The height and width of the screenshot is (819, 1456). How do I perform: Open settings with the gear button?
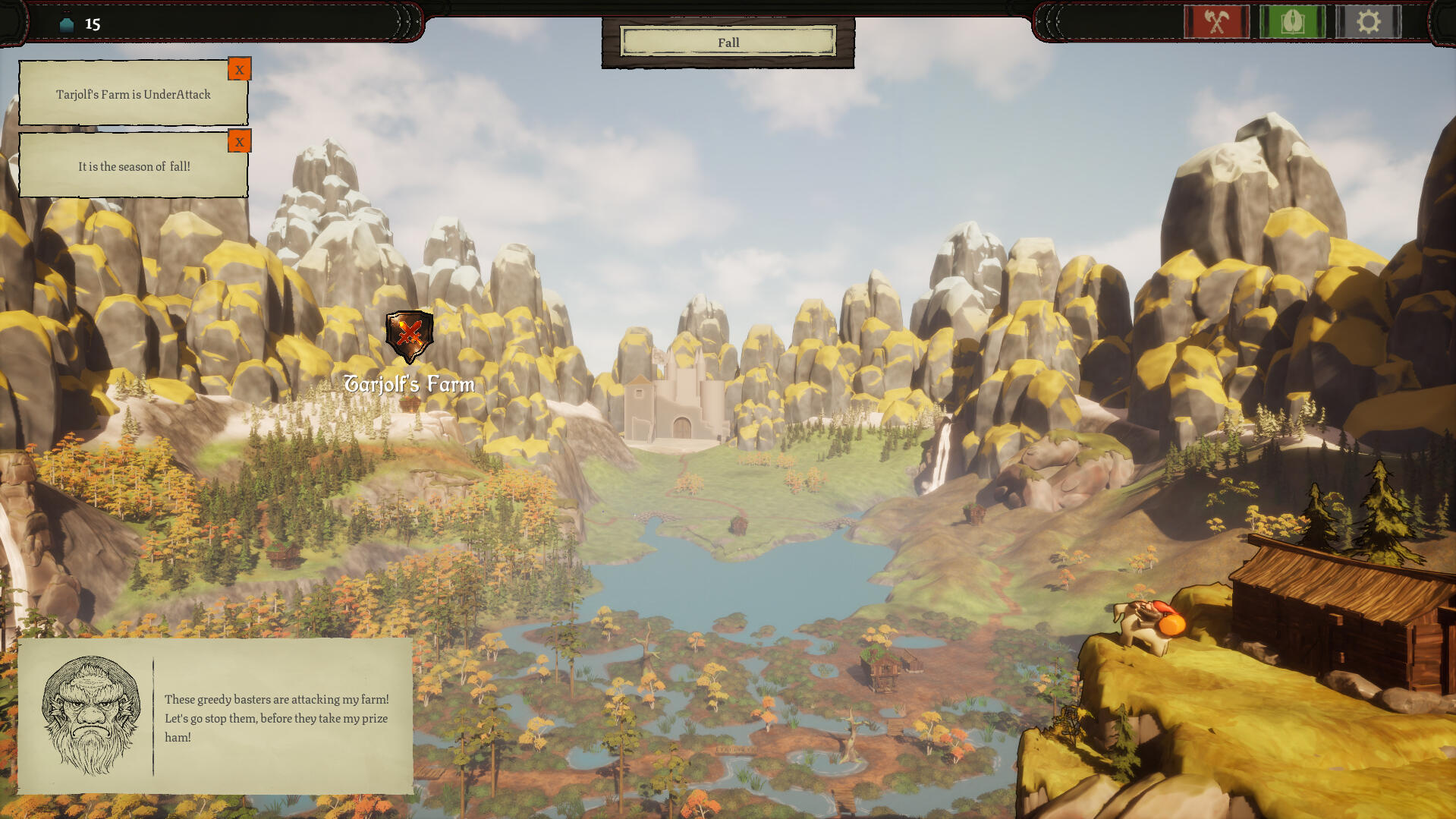(x=1368, y=22)
